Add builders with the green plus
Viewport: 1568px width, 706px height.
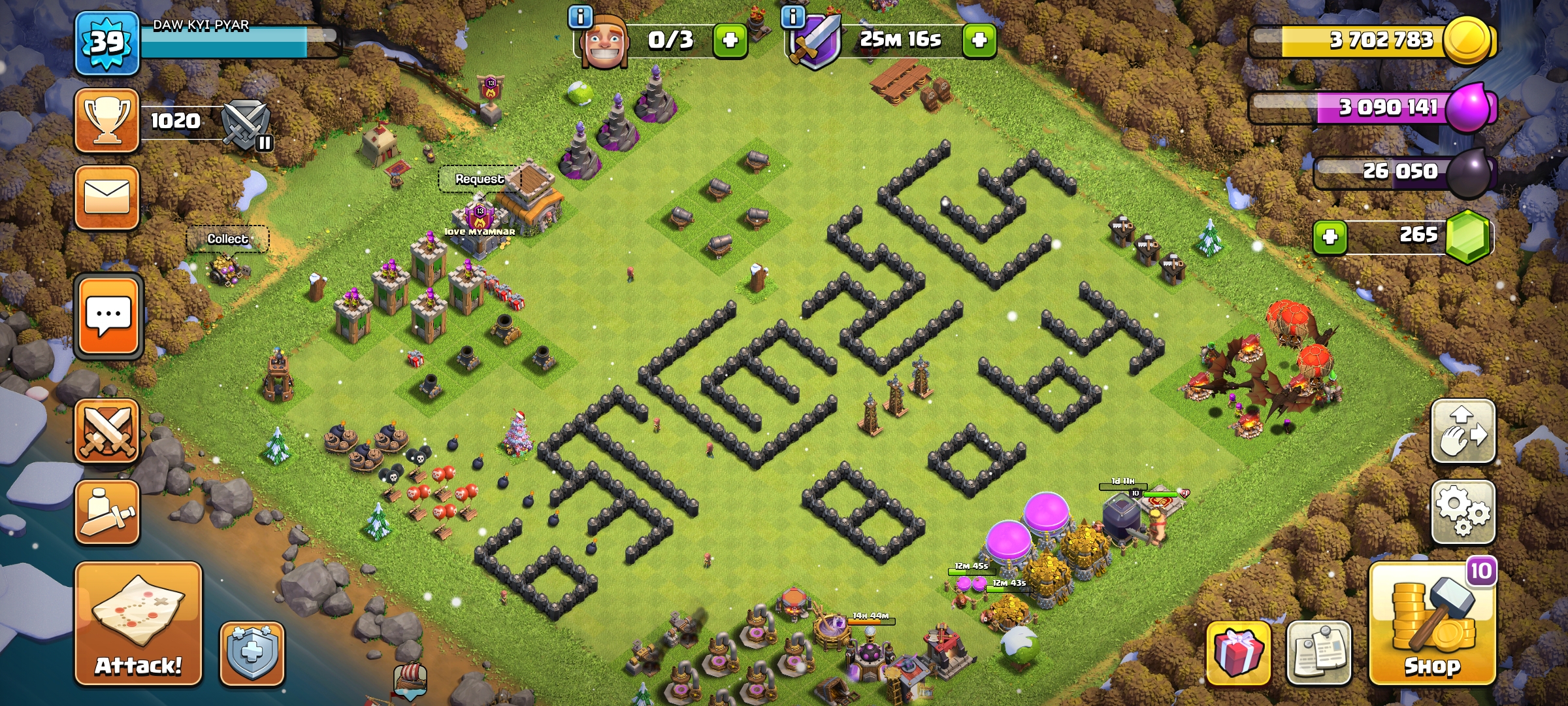click(x=730, y=41)
